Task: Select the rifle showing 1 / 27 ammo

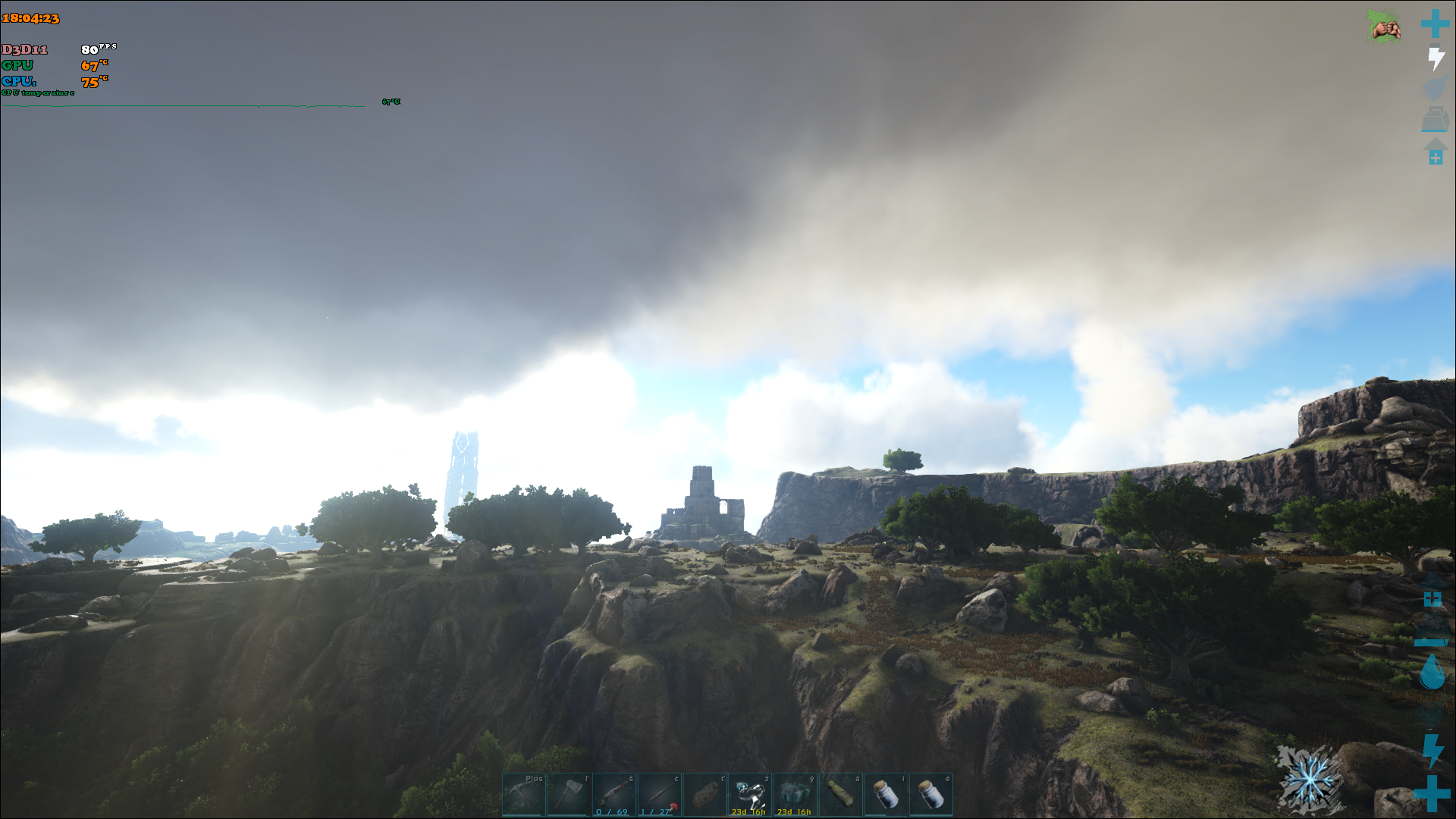Action: pyautogui.click(x=660, y=794)
